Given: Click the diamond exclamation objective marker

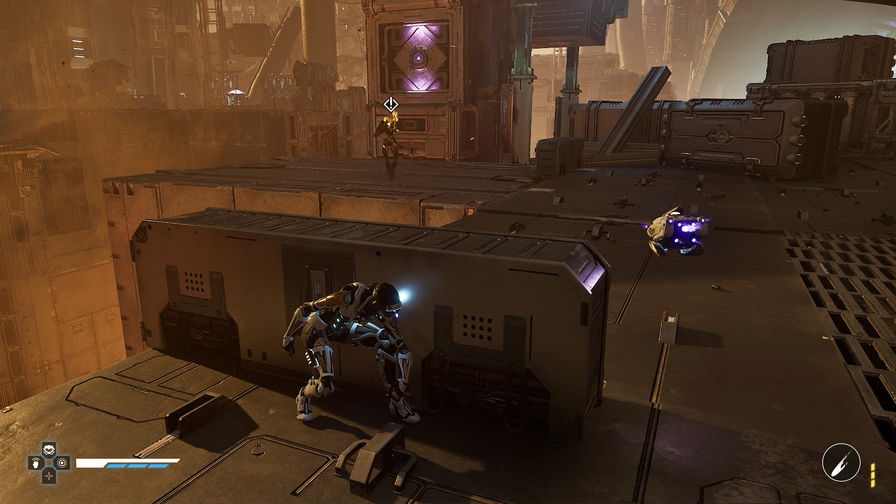Looking at the screenshot, I should pyautogui.click(x=391, y=104).
